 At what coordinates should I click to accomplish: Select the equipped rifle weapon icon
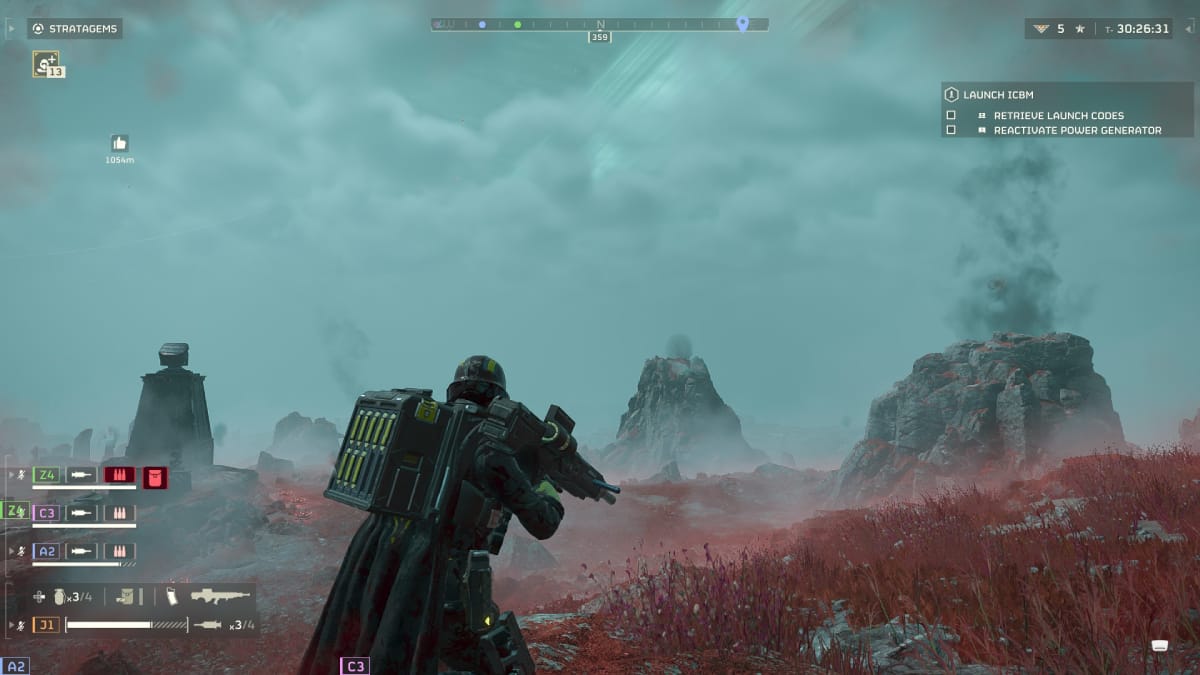220,597
